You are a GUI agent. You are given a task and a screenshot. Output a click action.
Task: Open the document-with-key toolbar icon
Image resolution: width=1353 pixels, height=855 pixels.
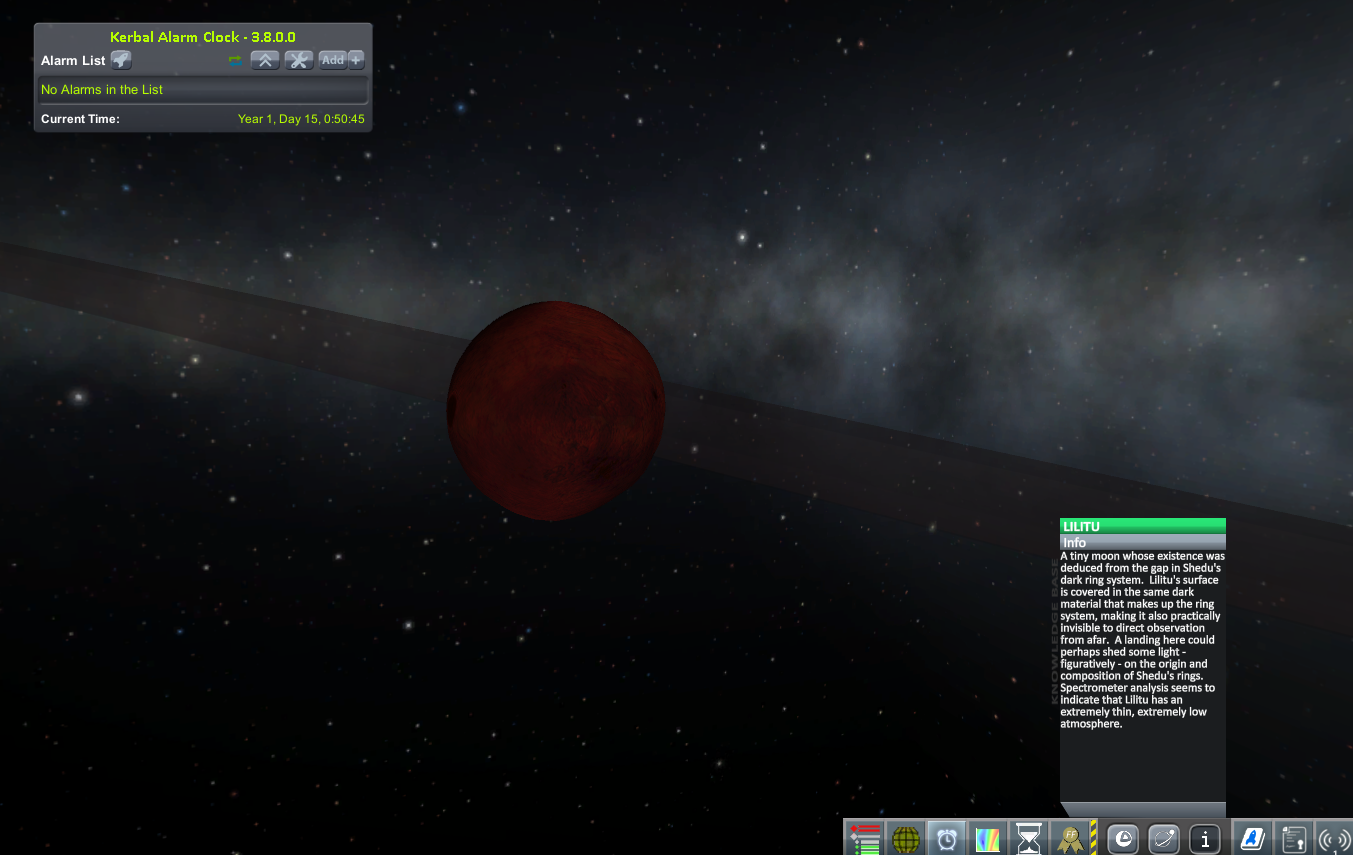pos(1293,838)
